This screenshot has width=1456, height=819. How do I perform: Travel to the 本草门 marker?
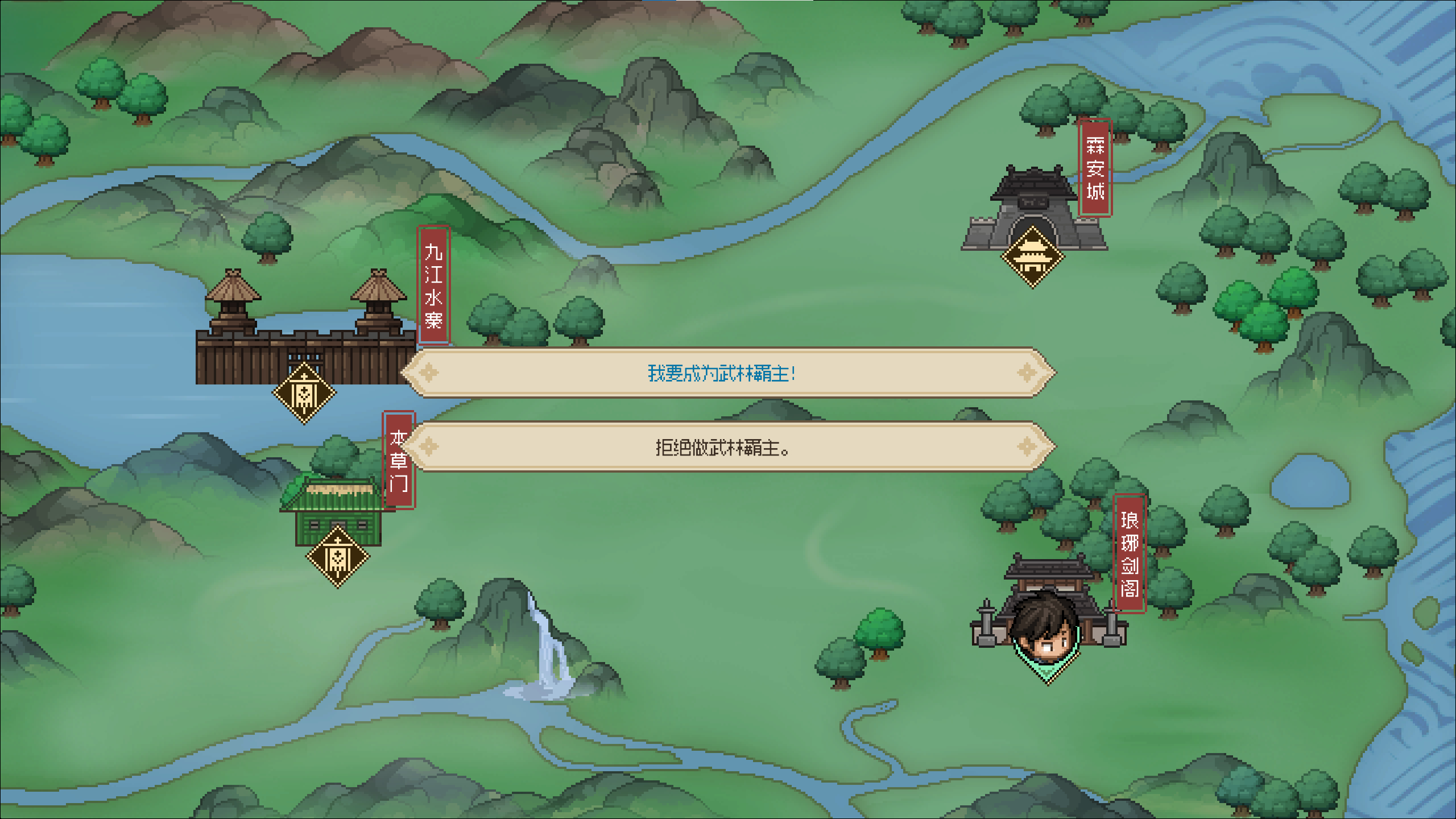click(x=338, y=557)
